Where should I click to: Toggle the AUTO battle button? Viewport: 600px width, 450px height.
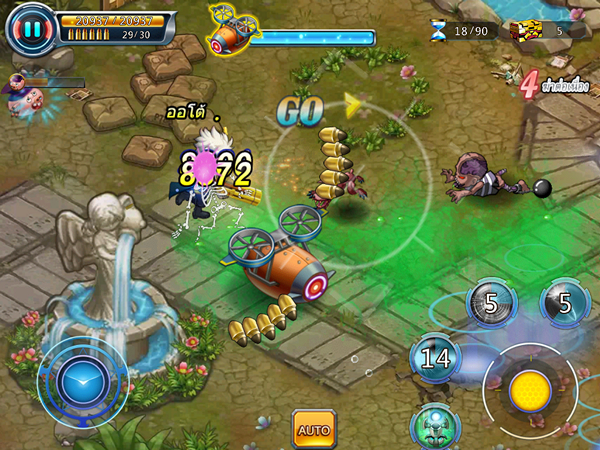(314, 429)
